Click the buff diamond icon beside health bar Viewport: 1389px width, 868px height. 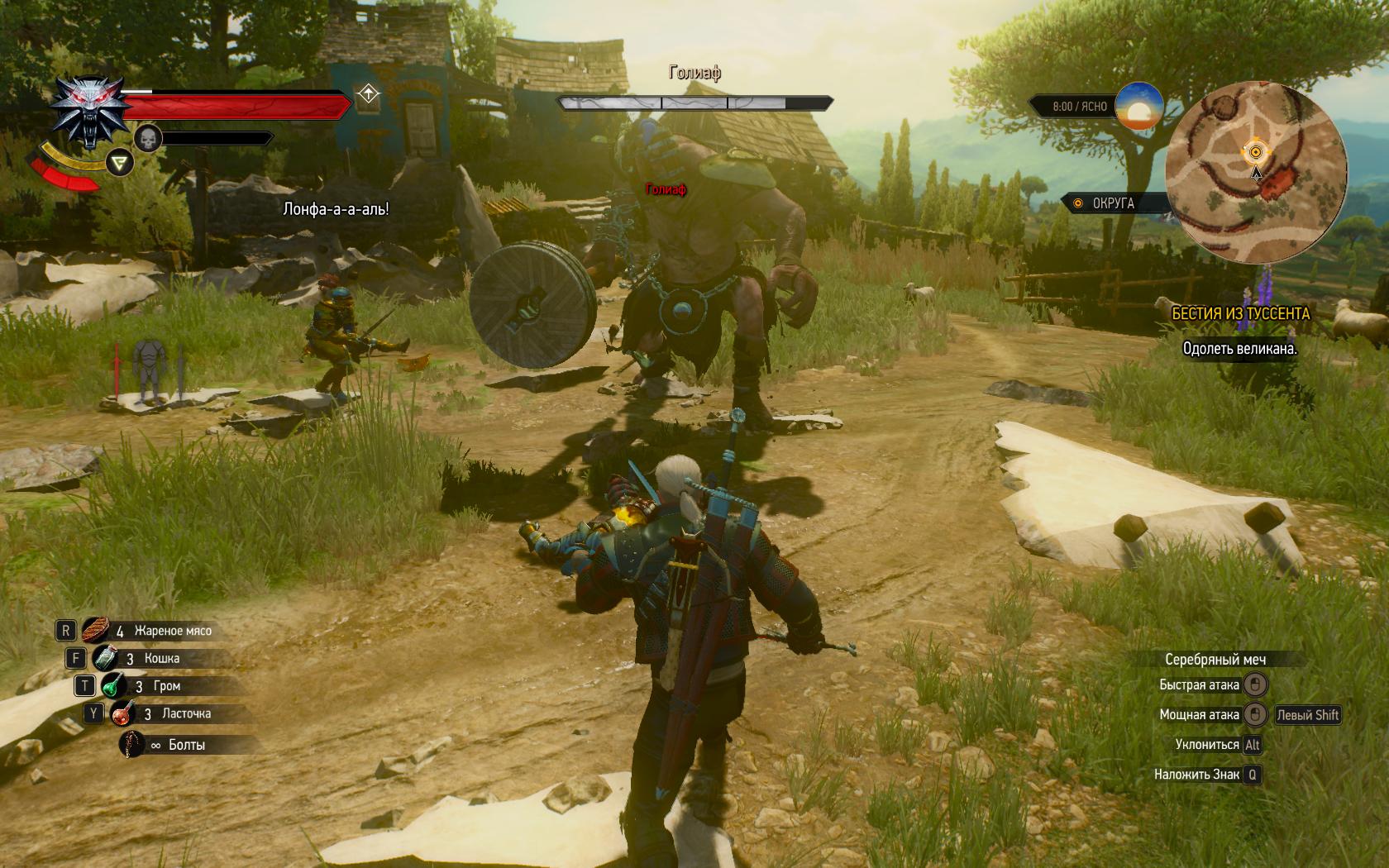click(x=368, y=93)
